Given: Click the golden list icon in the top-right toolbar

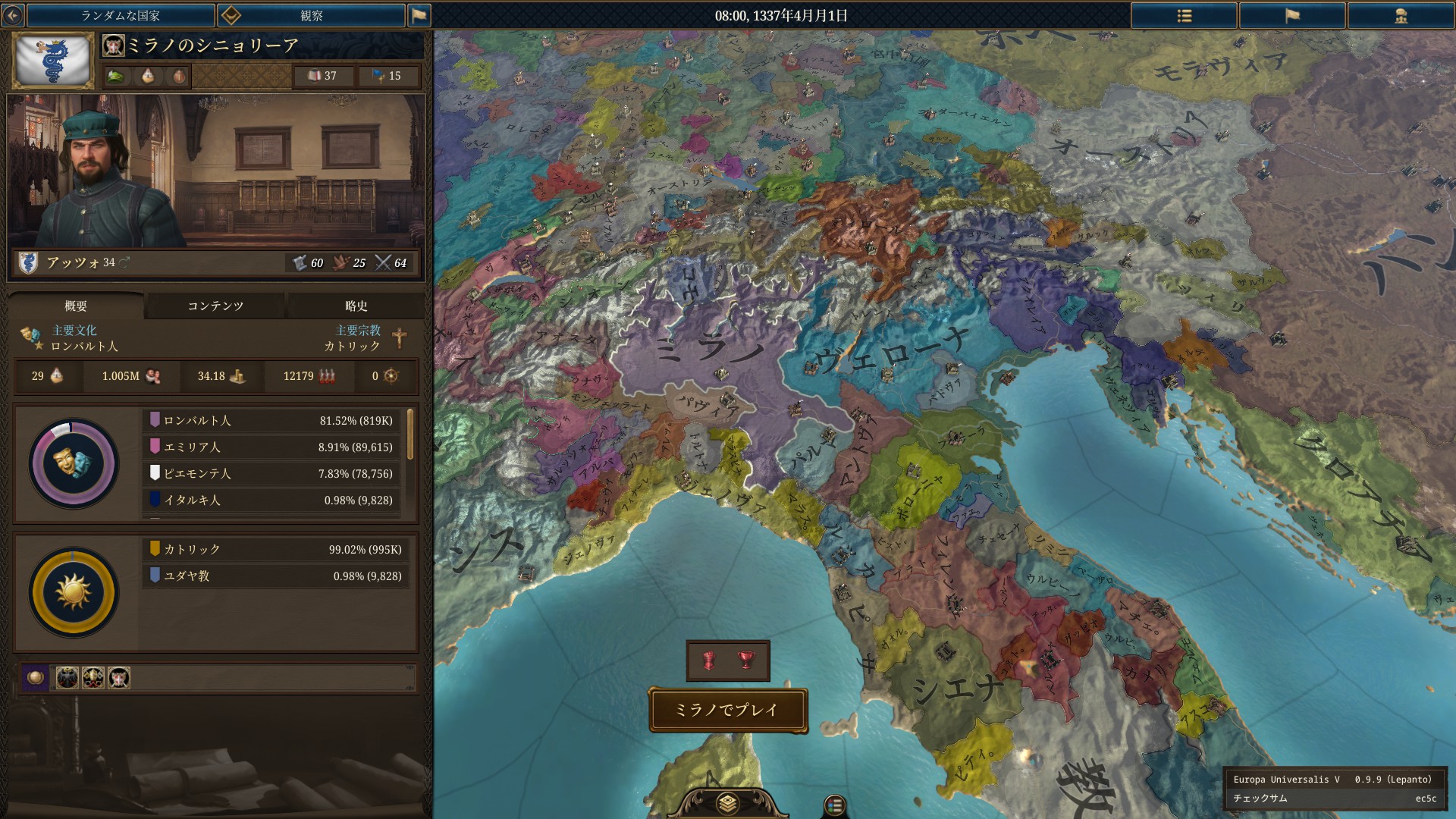Looking at the screenshot, I should (x=1183, y=15).
